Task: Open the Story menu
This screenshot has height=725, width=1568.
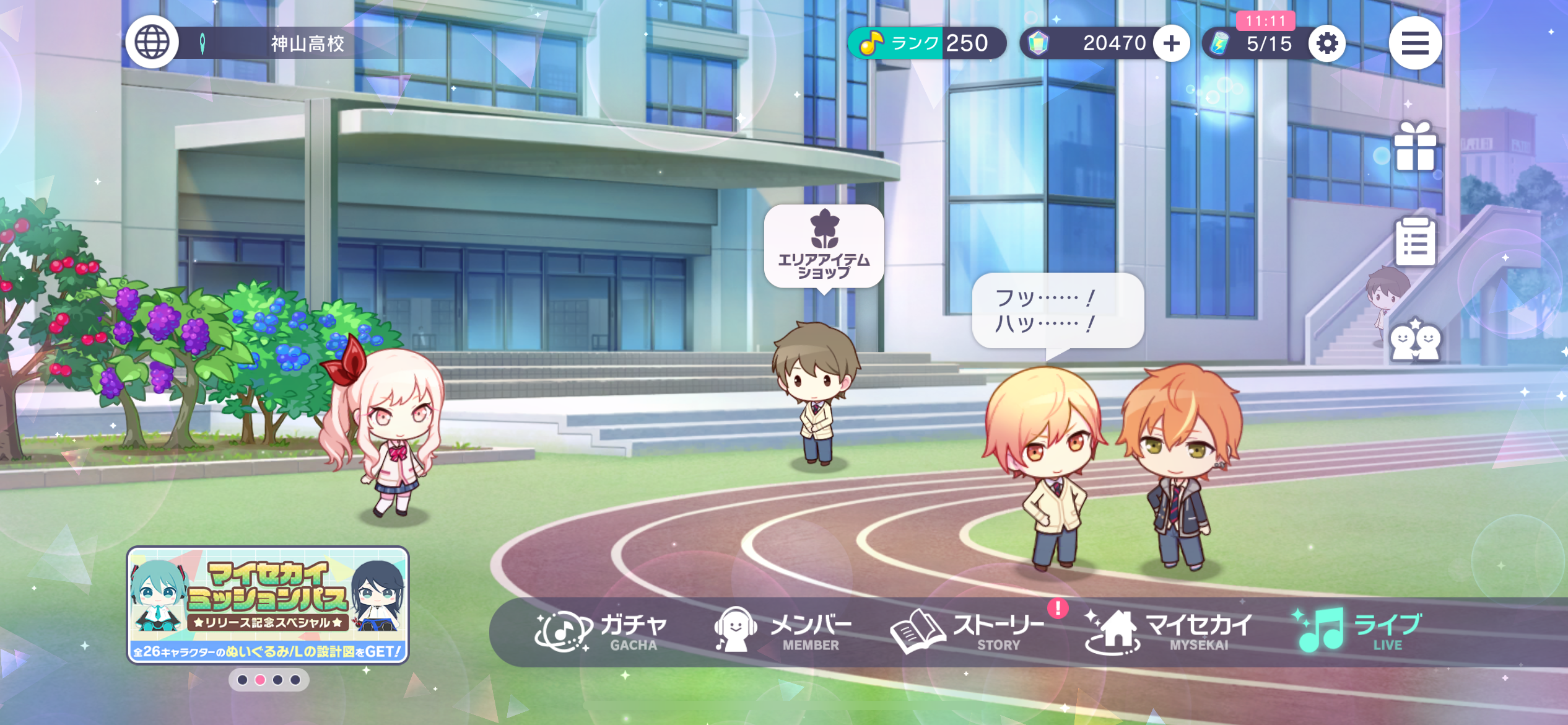Action: pyautogui.click(x=967, y=631)
